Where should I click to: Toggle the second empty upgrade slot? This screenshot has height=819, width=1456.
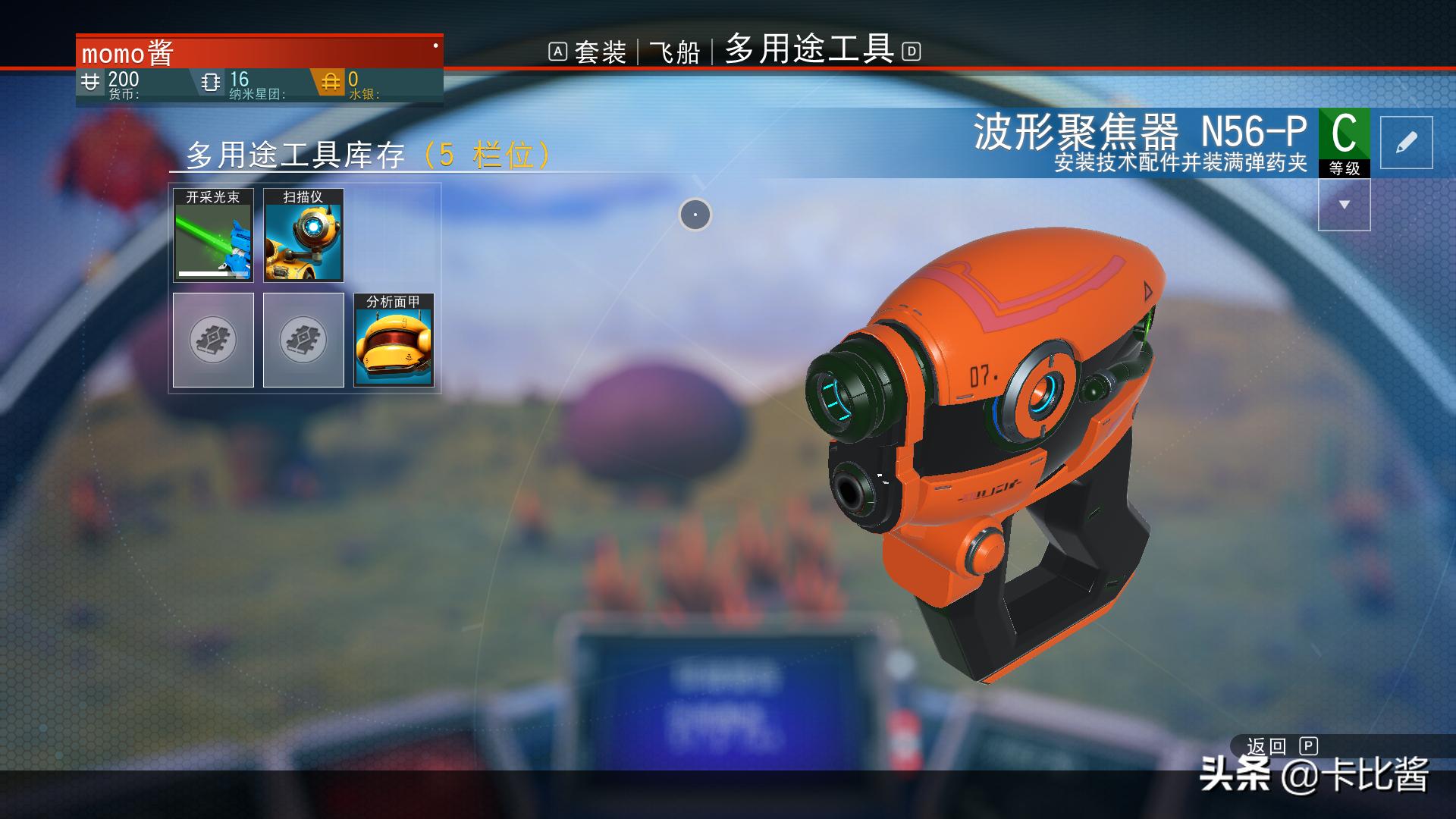[x=303, y=339]
